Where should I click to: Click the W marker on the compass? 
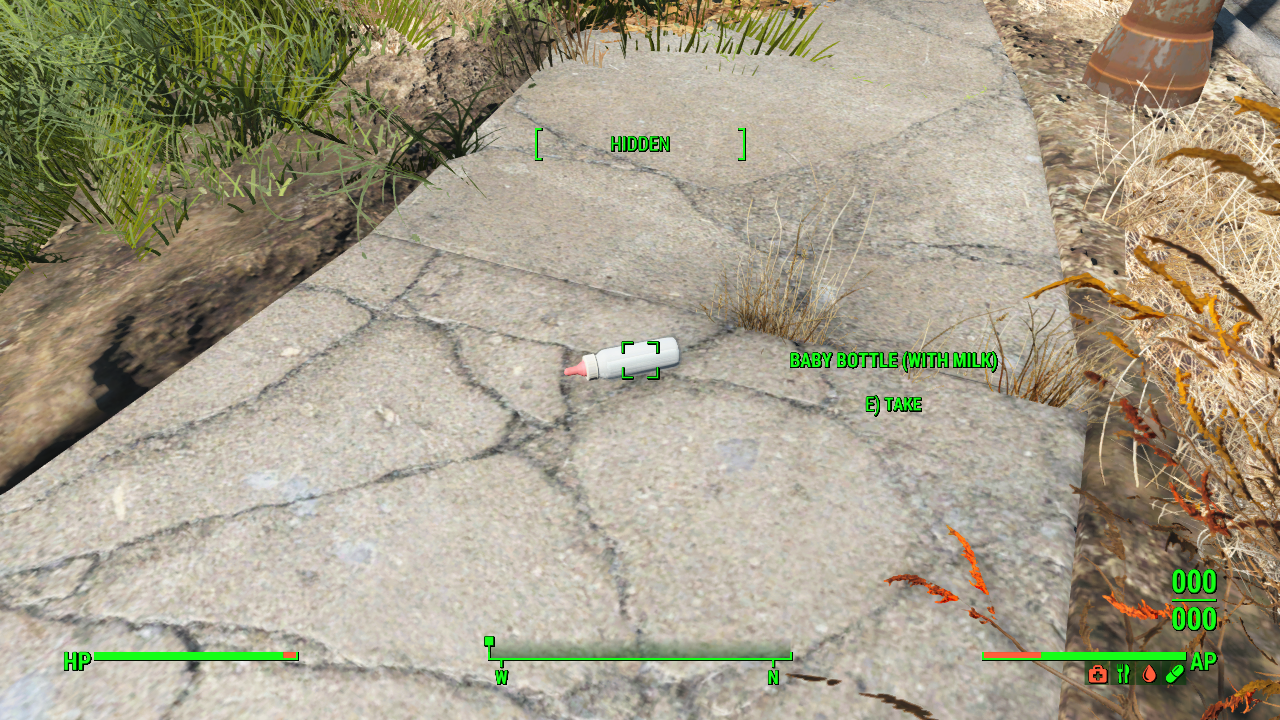[500, 677]
